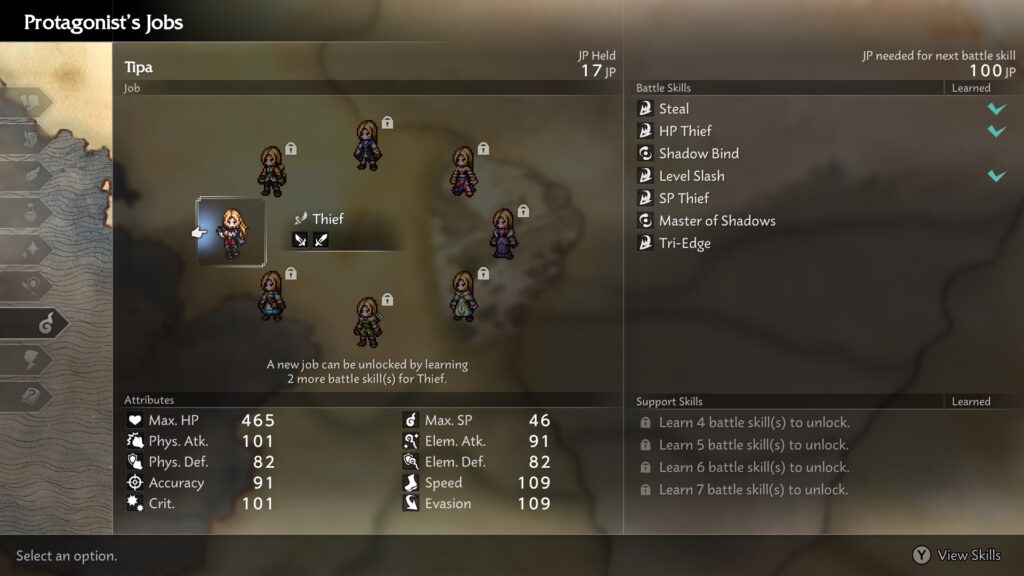This screenshot has height=576, width=1024.
Task: Select the 'Learn 7 battle skill(s)' support slot
Action: (x=752, y=490)
